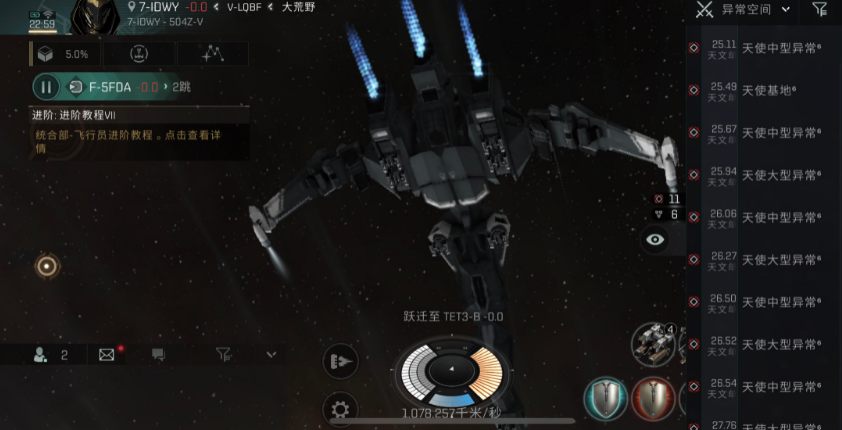This screenshot has height=430, width=842.
Task: Open the chat speech bubble
Action: [x=157, y=354]
